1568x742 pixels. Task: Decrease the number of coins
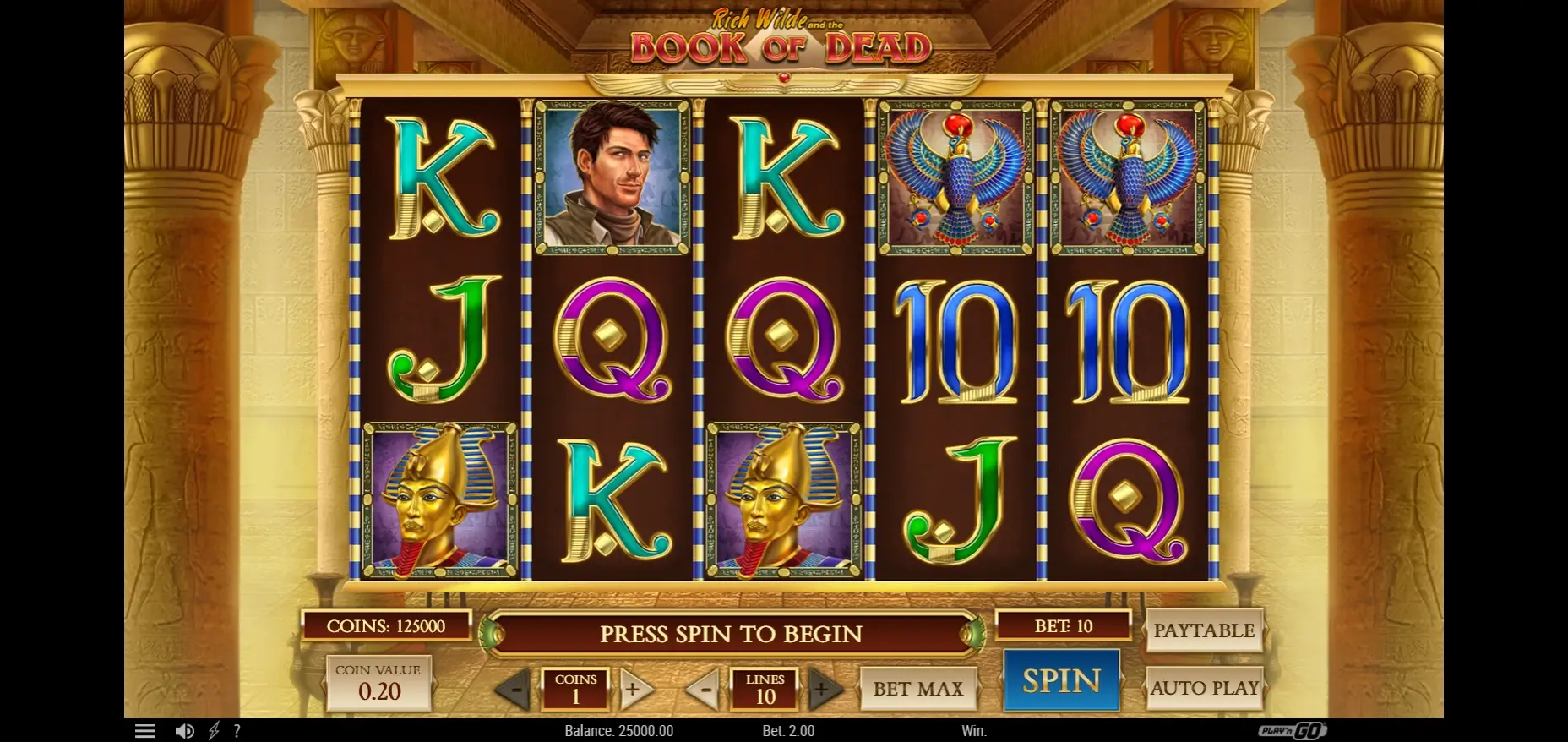pos(513,690)
